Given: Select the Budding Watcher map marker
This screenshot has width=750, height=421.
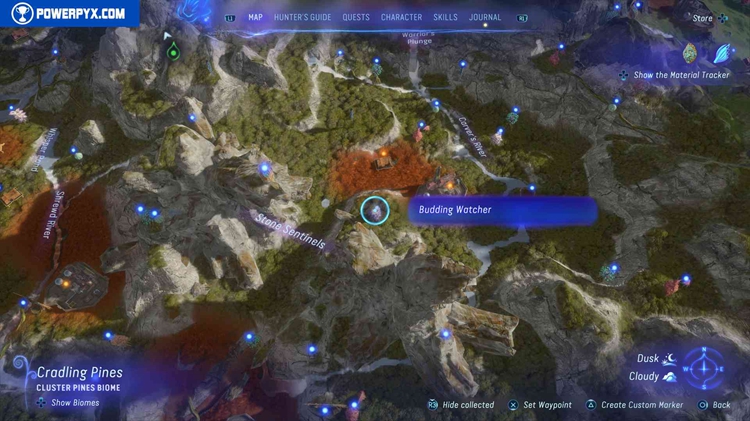Looking at the screenshot, I should click(x=374, y=210).
